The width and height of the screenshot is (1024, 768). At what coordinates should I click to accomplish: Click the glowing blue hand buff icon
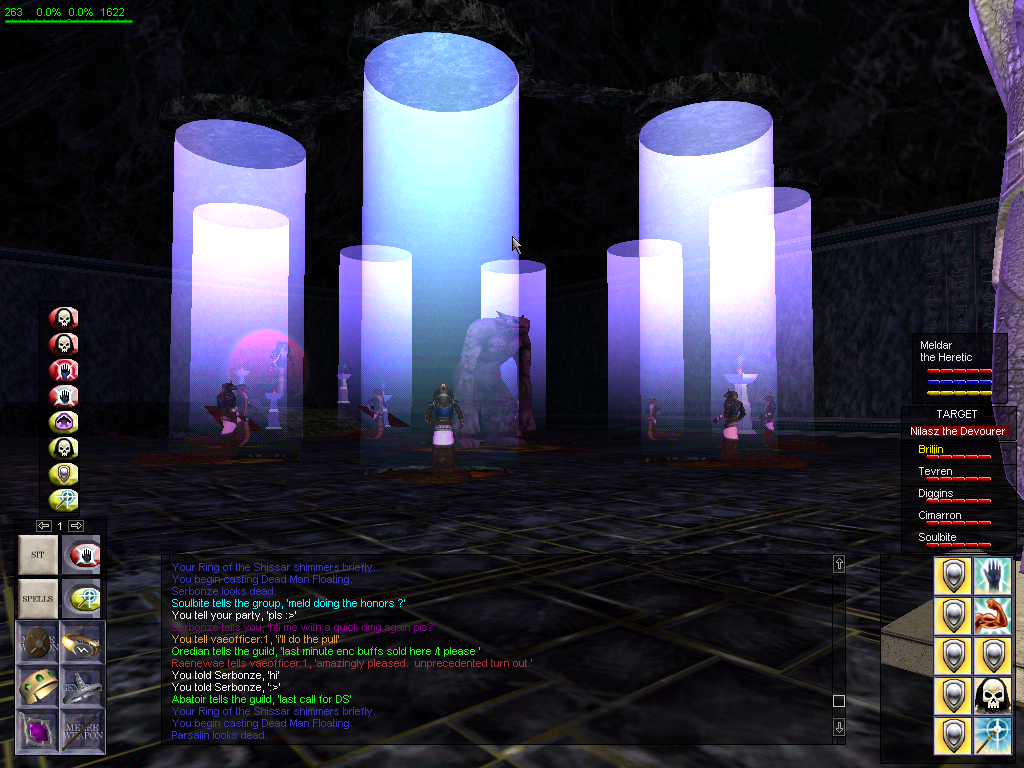coord(992,576)
